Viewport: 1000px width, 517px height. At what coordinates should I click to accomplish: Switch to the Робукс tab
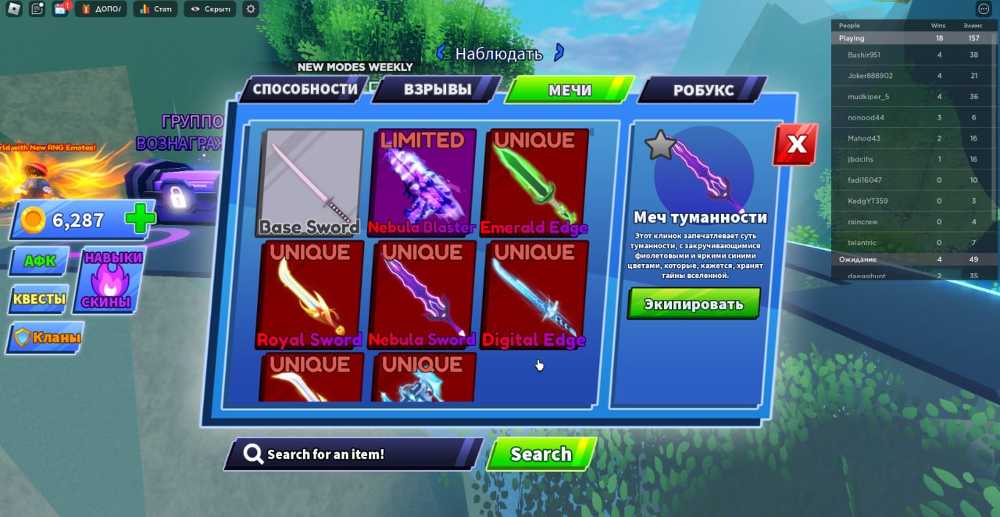click(703, 90)
